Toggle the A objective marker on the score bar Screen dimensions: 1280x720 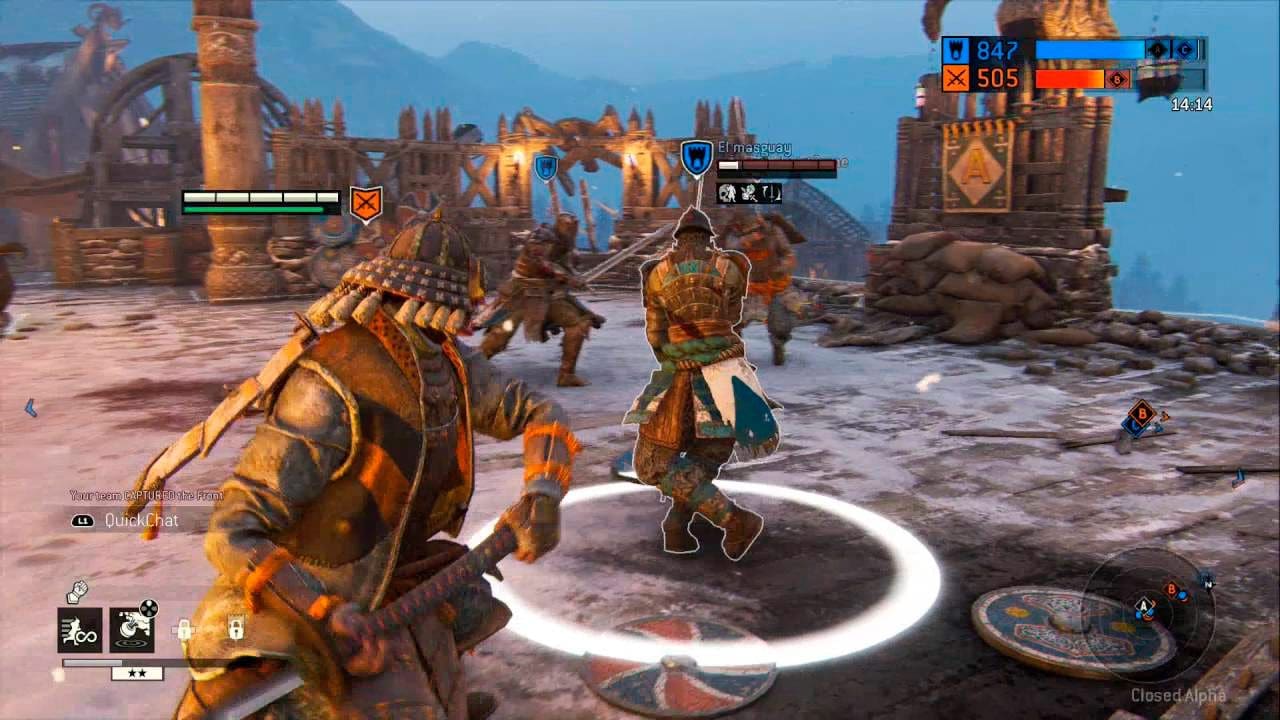coord(1156,50)
